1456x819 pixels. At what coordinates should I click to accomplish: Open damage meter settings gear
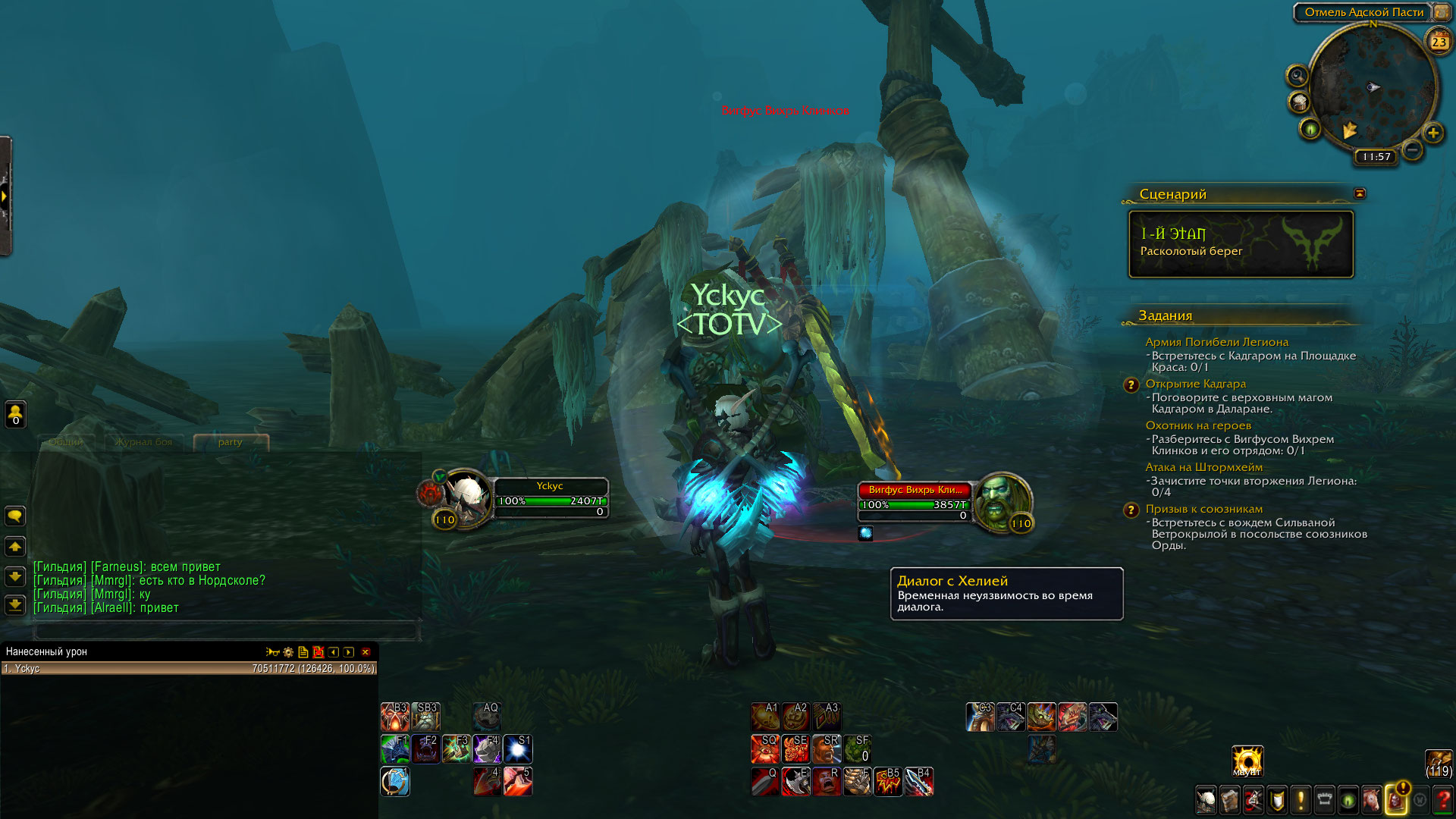pyautogui.click(x=288, y=652)
